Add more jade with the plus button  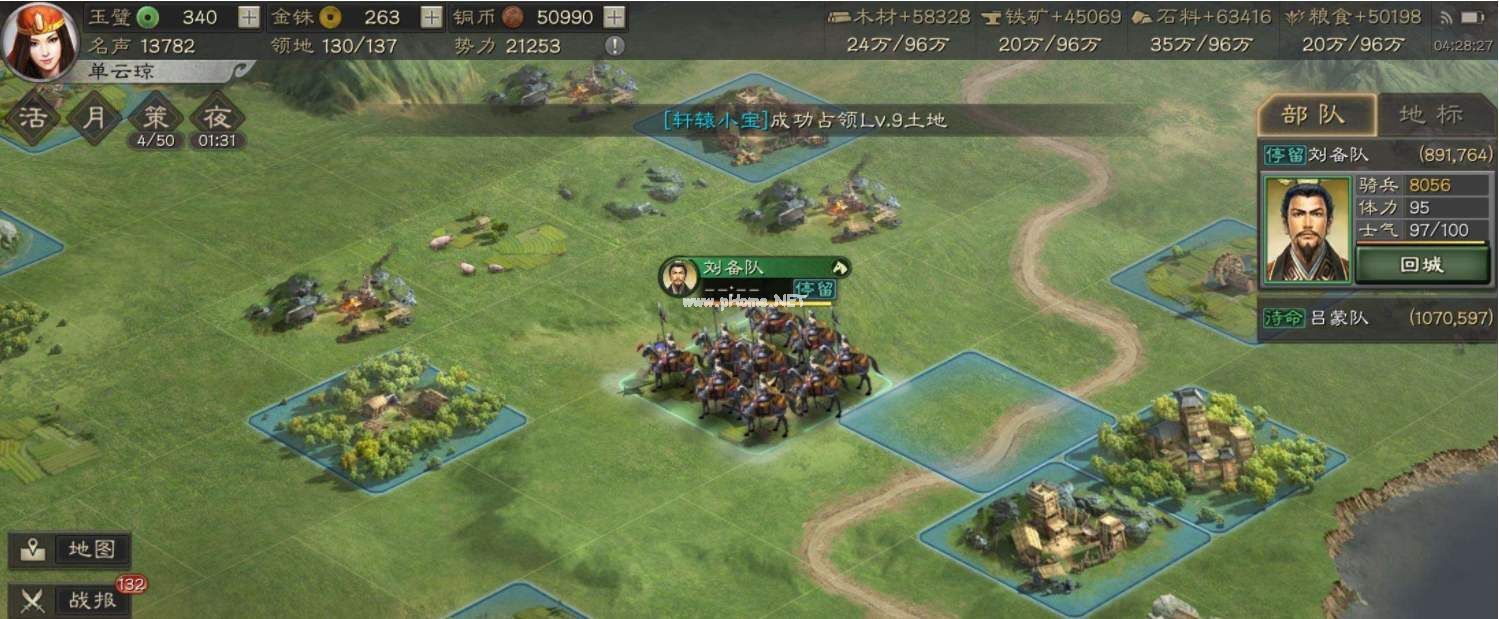click(x=249, y=17)
